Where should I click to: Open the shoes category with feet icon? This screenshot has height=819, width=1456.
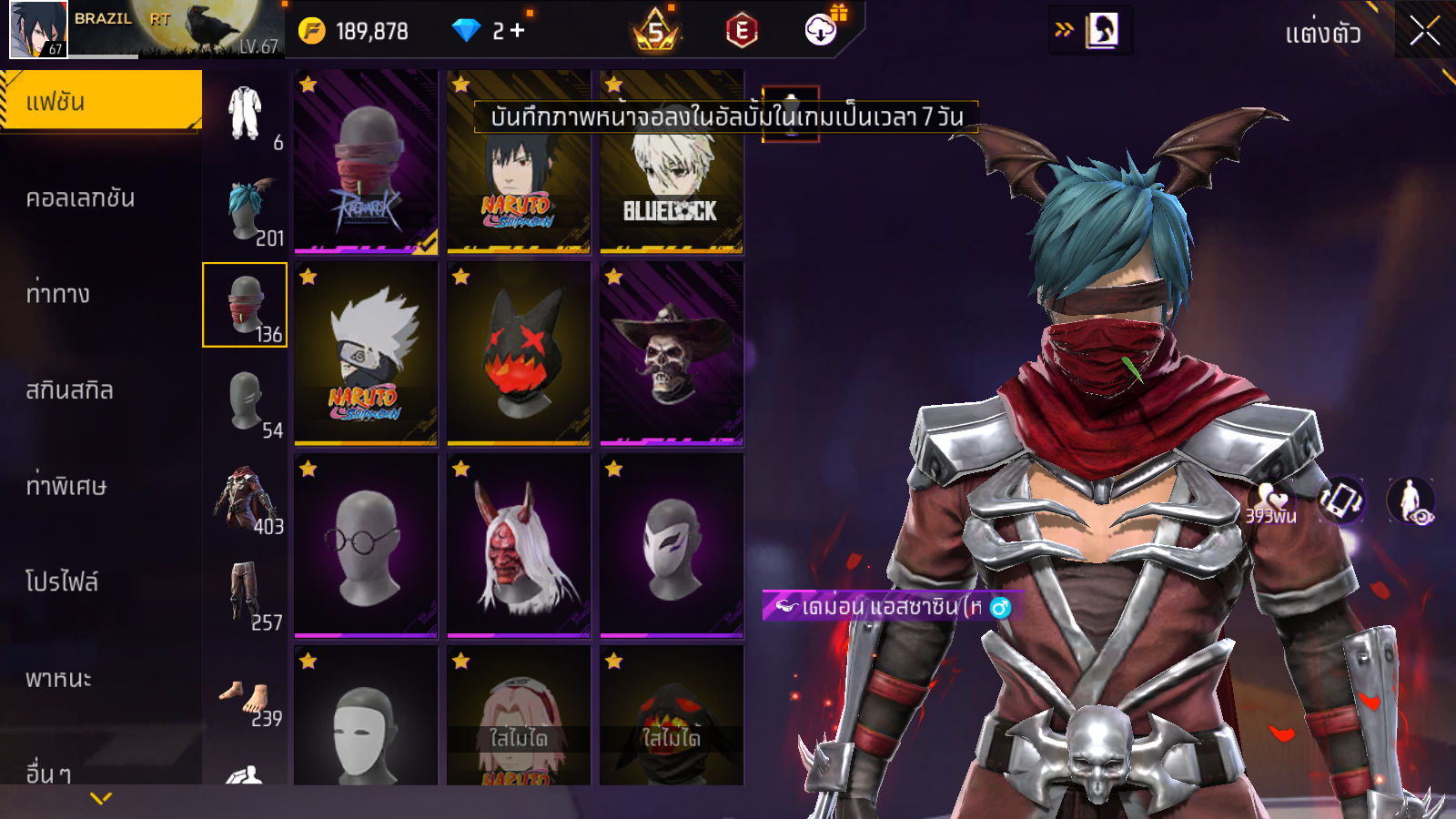pyautogui.click(x=245, y=701)
